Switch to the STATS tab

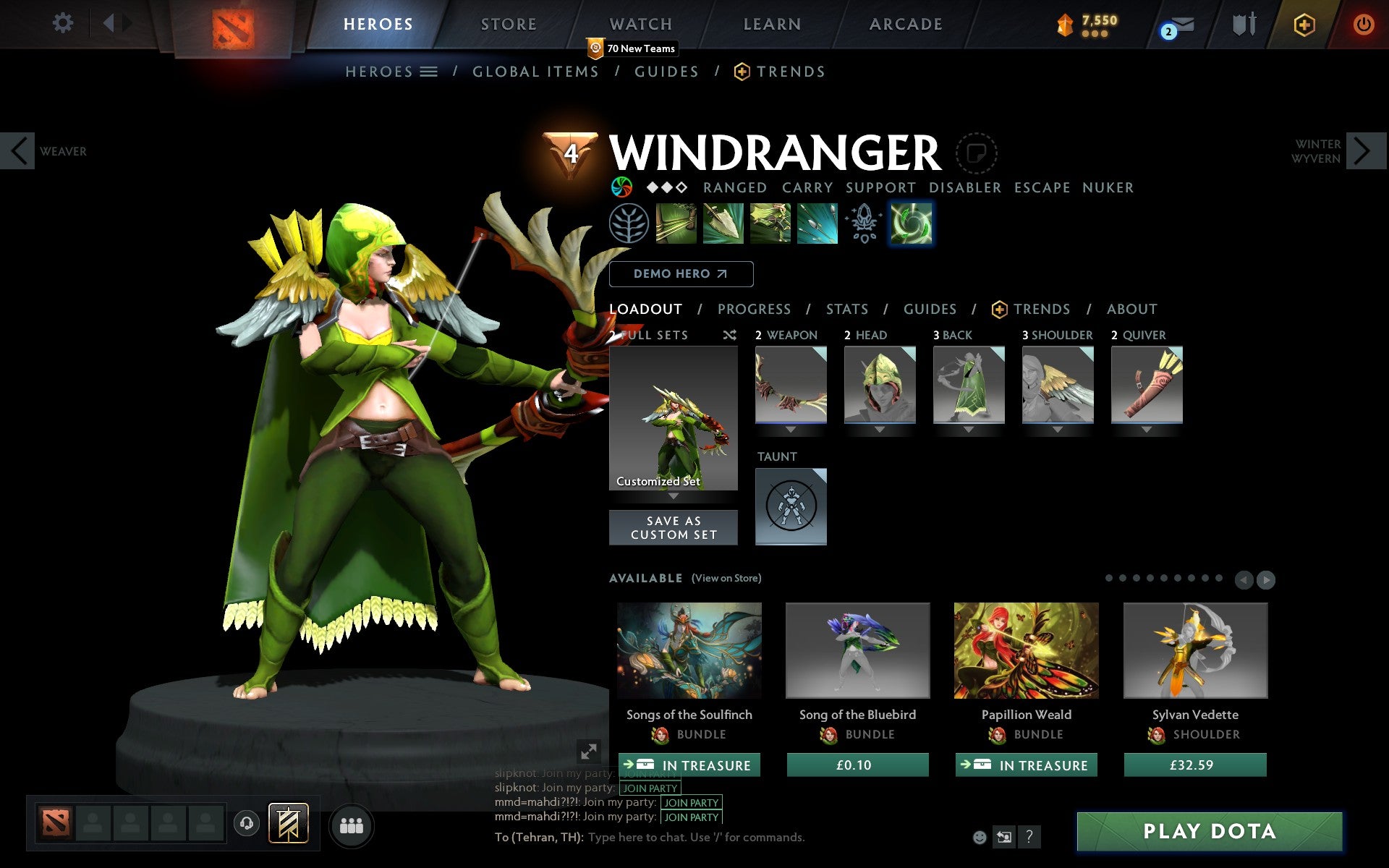point(846,309)
